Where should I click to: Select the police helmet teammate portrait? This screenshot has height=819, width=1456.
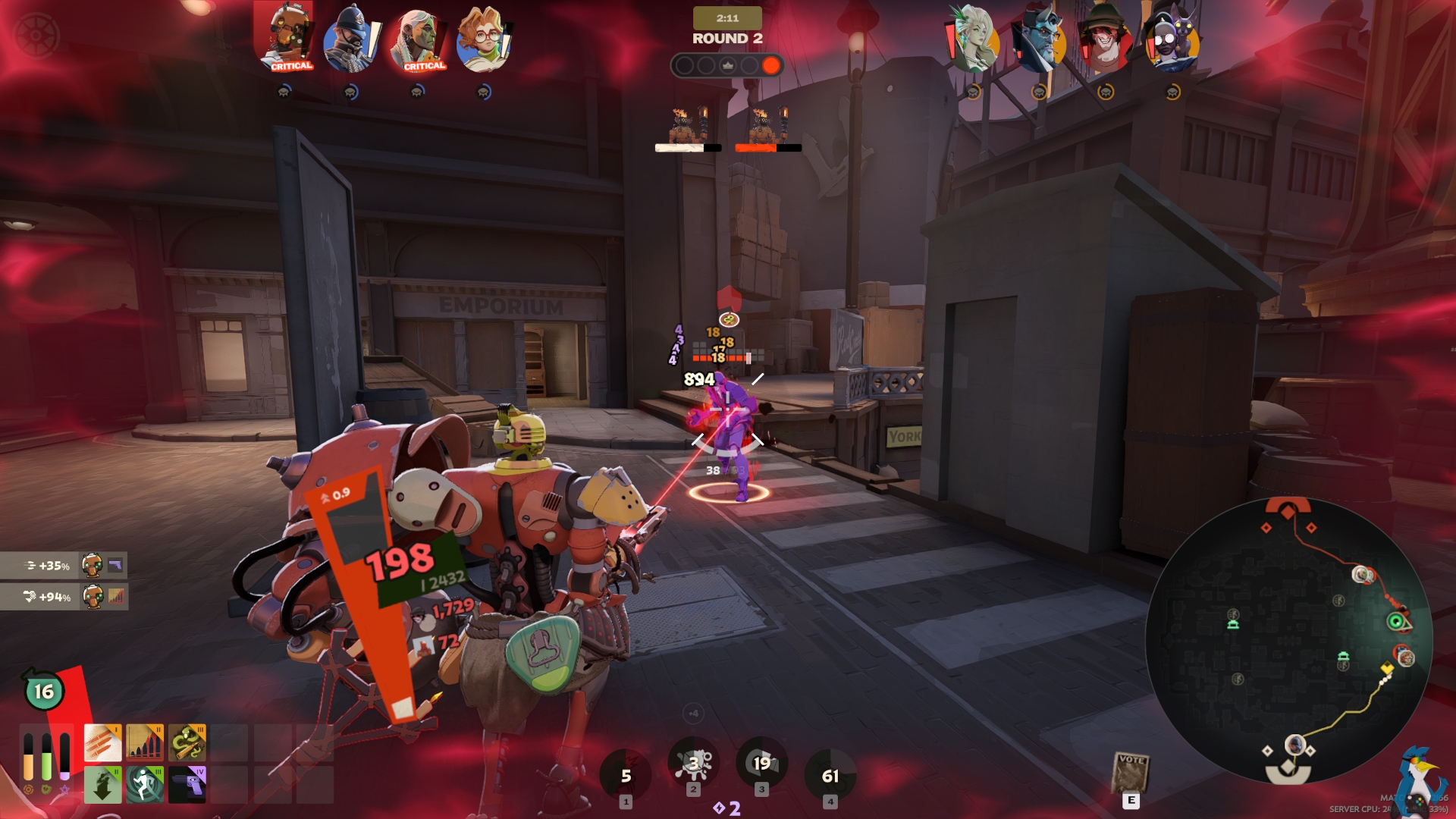point(352,39)
